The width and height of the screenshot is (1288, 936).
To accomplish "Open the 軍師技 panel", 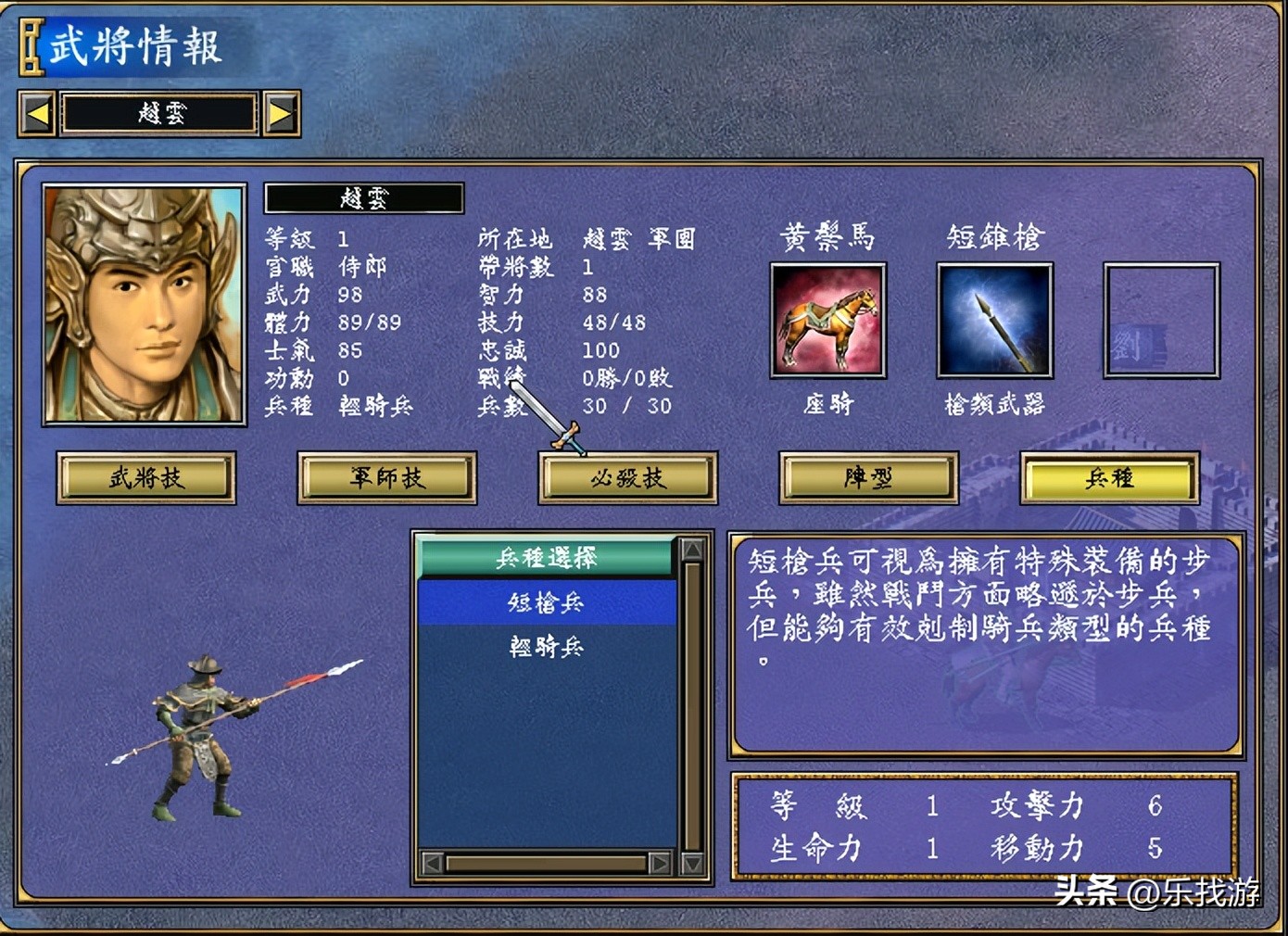I will (x=385, y=478).
